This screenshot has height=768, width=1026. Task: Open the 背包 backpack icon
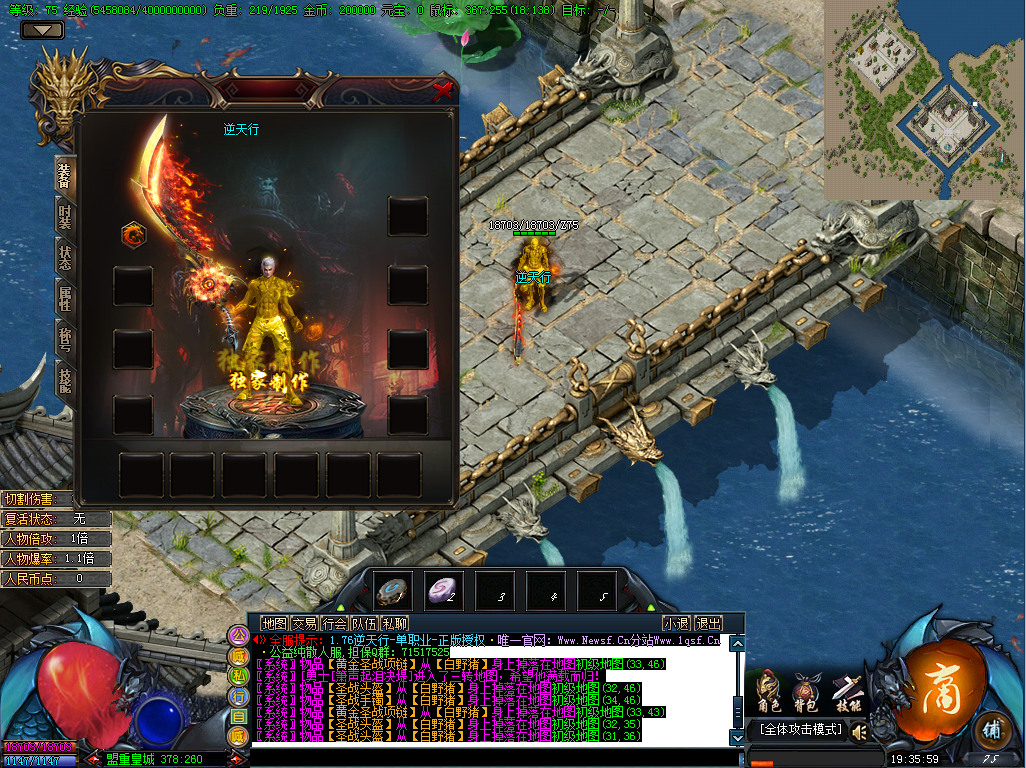[x=806, y=692]
